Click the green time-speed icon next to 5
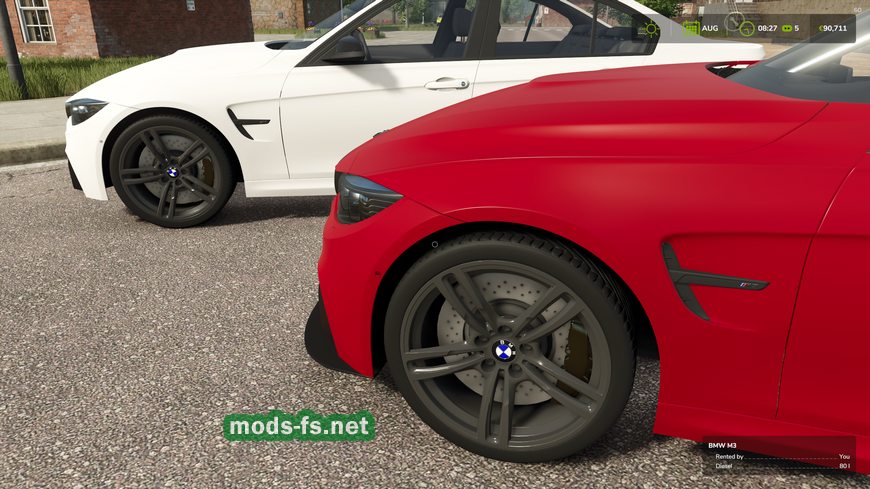 786,28
